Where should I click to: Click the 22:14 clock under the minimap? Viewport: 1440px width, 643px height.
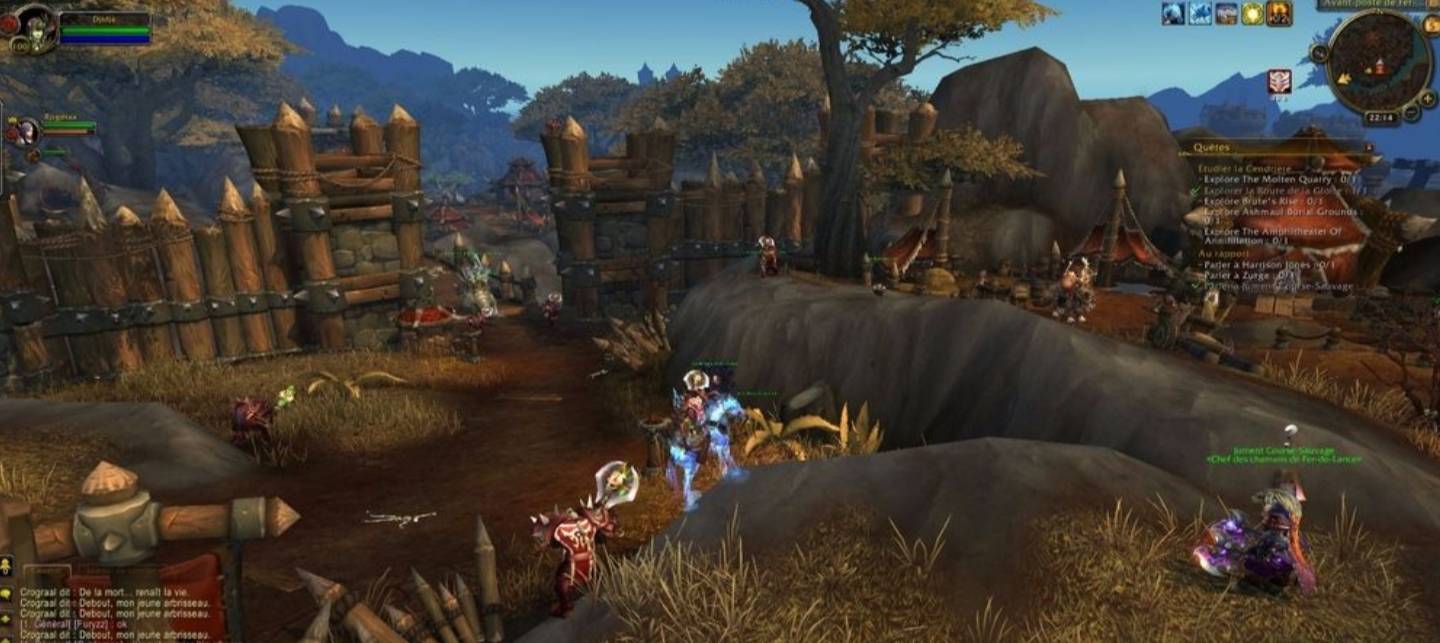click(x=1380, y=118)
